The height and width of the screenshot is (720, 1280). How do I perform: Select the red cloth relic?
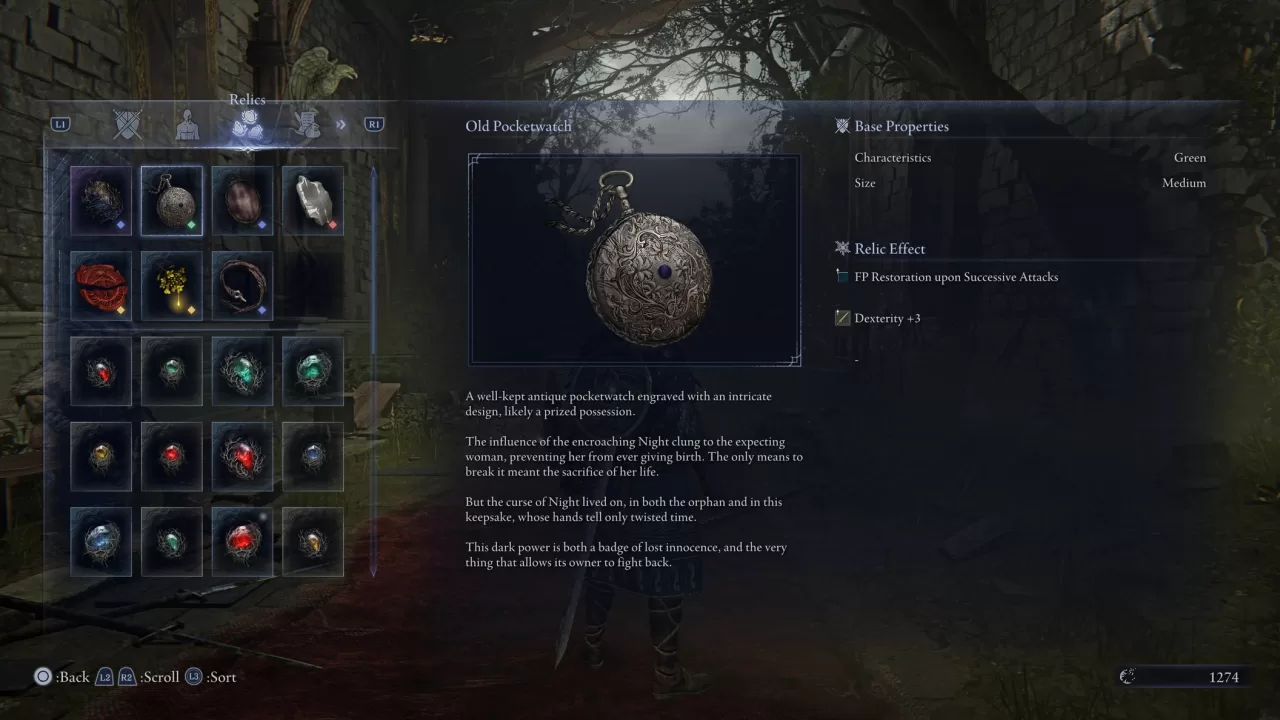tap(101, 286)
